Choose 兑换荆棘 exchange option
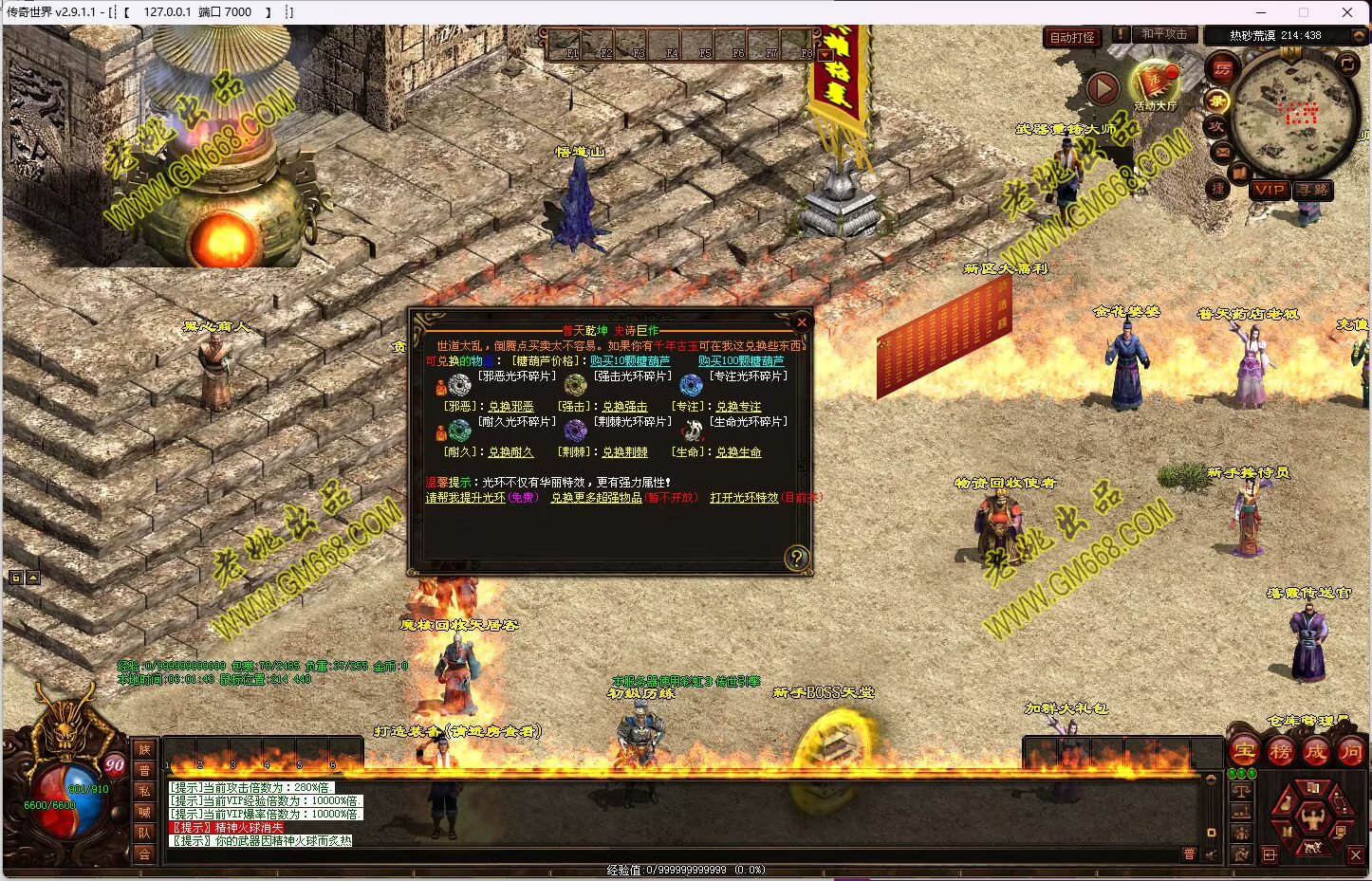Viewport: 1372px width, 881px height. click(x=624, y=452)
